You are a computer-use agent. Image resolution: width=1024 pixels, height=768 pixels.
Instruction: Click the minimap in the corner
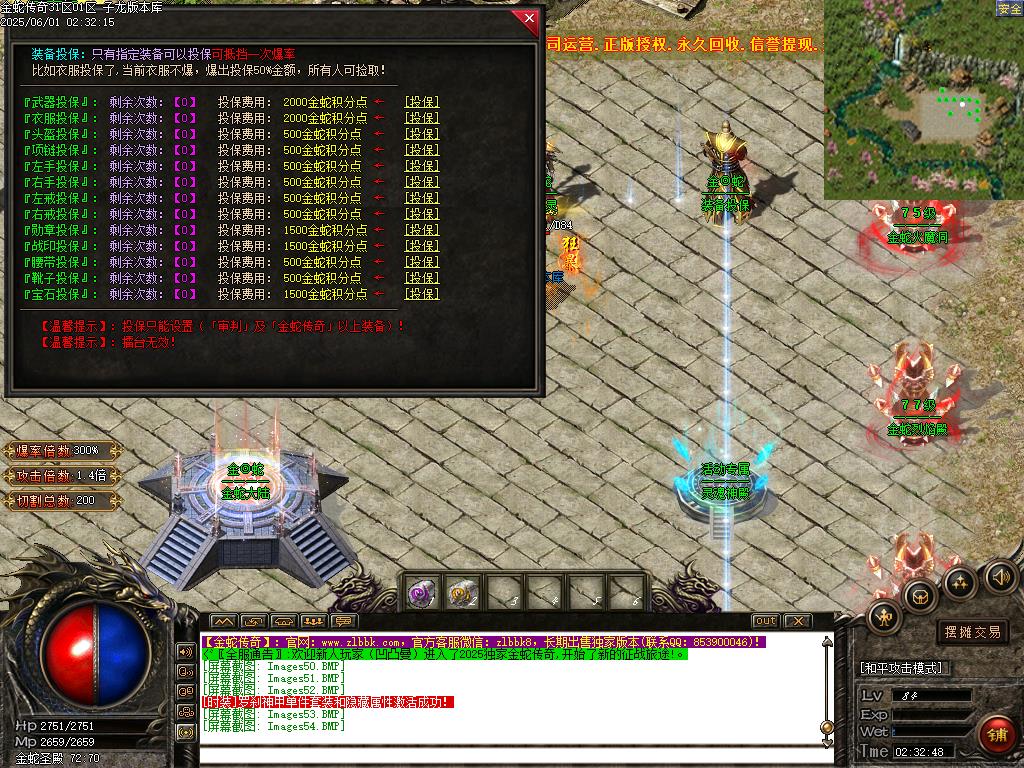tap(923, 100)
